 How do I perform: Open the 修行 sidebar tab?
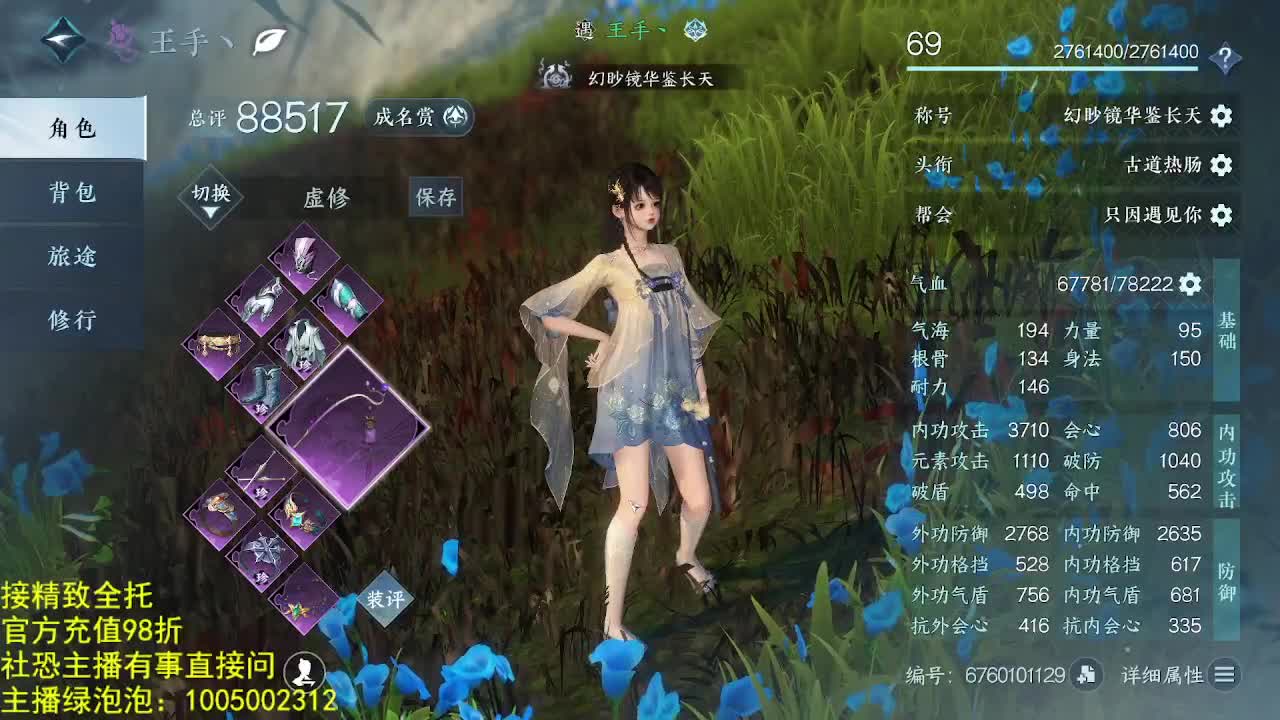pyautogui.click(x=71, y=320)
